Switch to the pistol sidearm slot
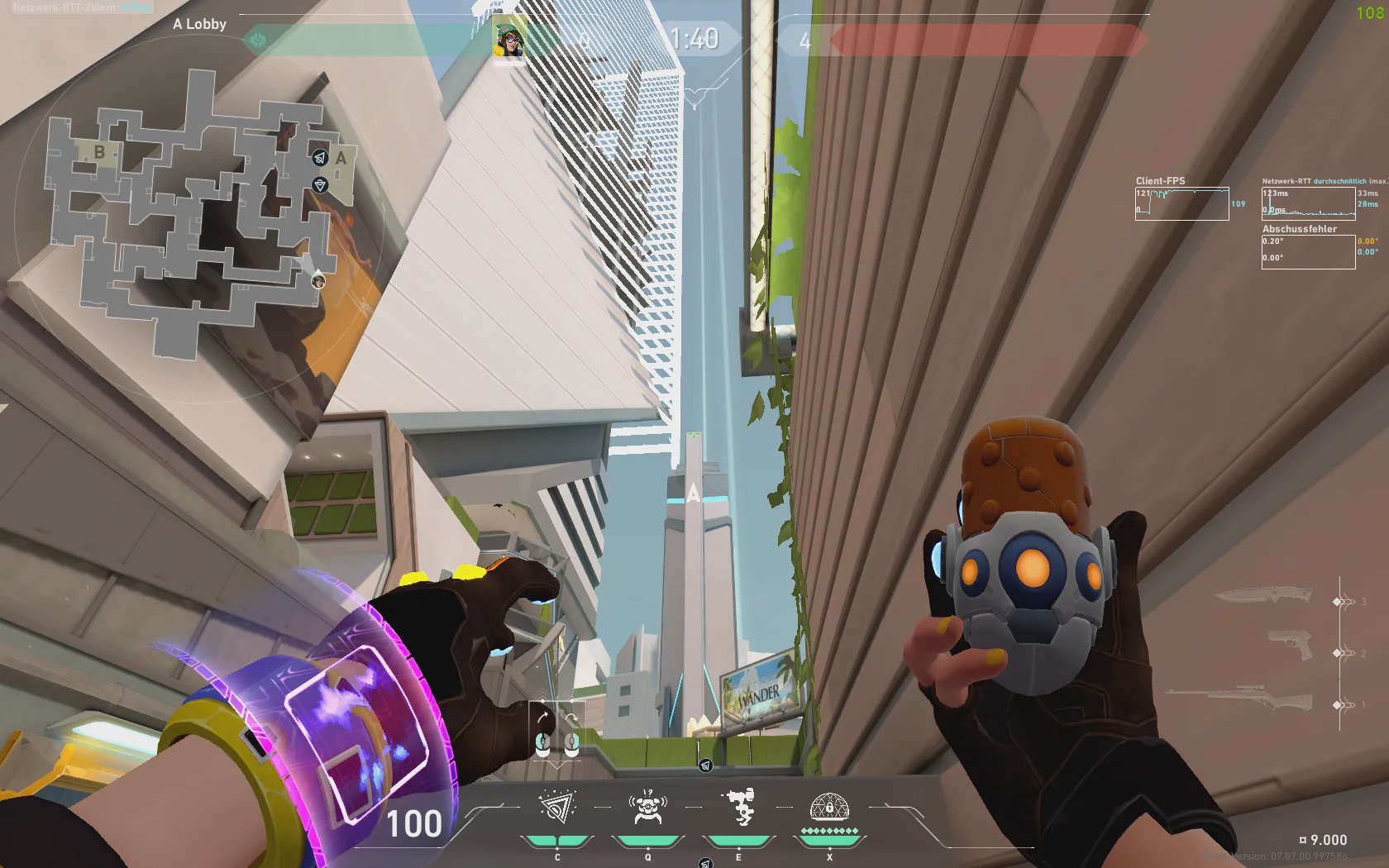 tap(1291, 645)
